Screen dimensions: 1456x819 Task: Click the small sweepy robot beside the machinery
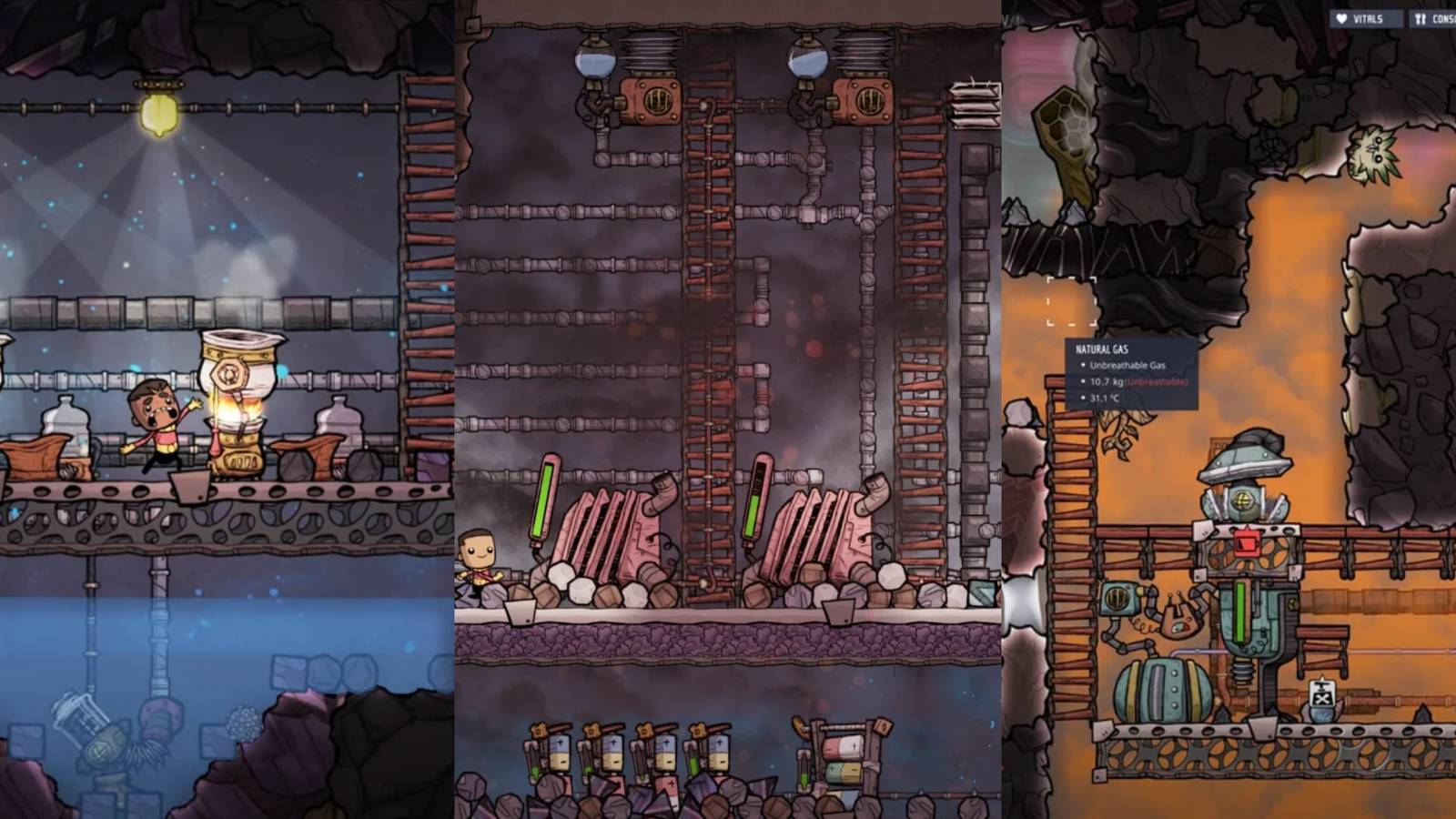pyautogui.click(x=1178, y=619)
